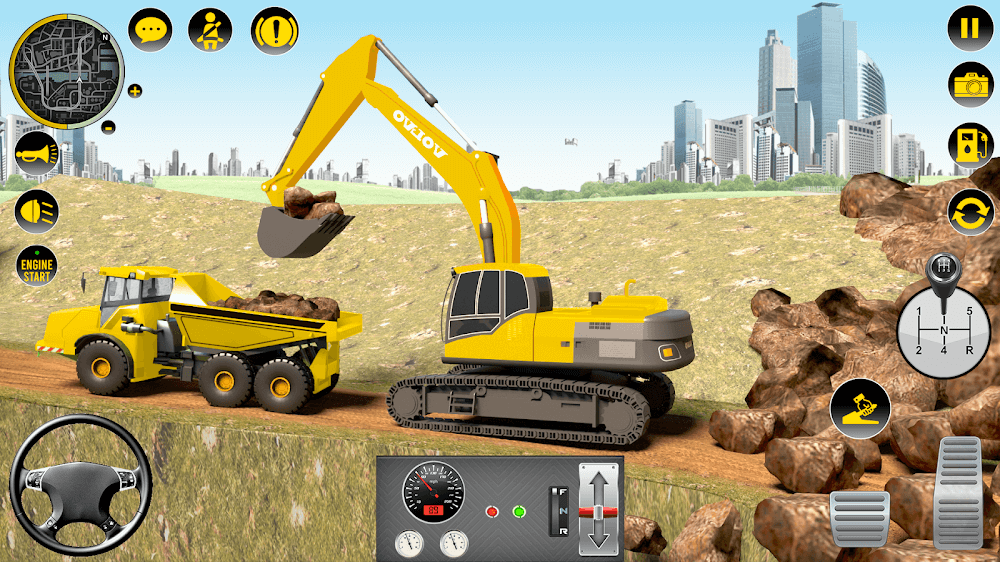Open the fuel pump refuel icon
The height and width of the screenshot is (562, 1000).
click(x=970, y=146)
